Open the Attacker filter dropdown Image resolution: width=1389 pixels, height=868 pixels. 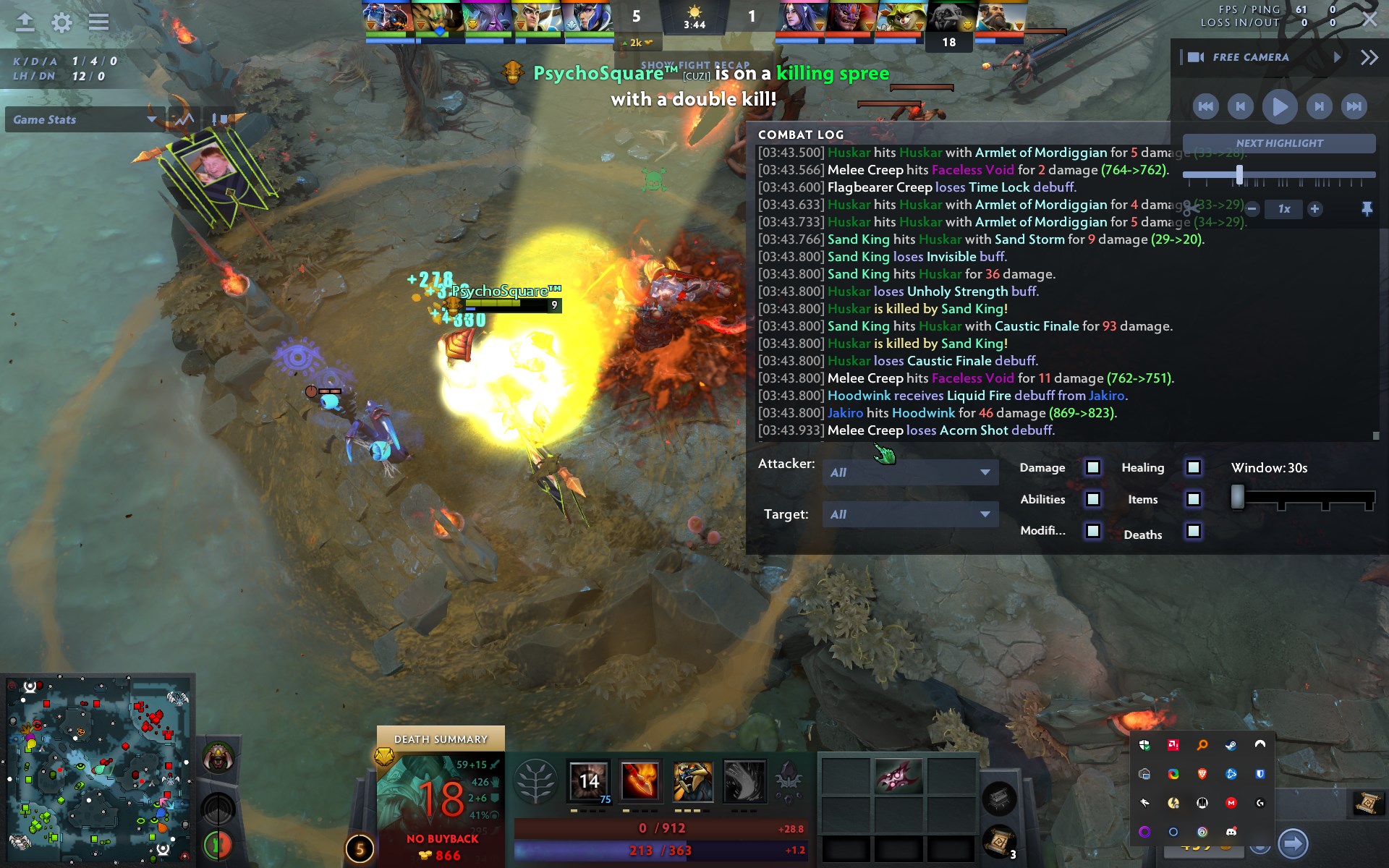(x=910, y=472)
